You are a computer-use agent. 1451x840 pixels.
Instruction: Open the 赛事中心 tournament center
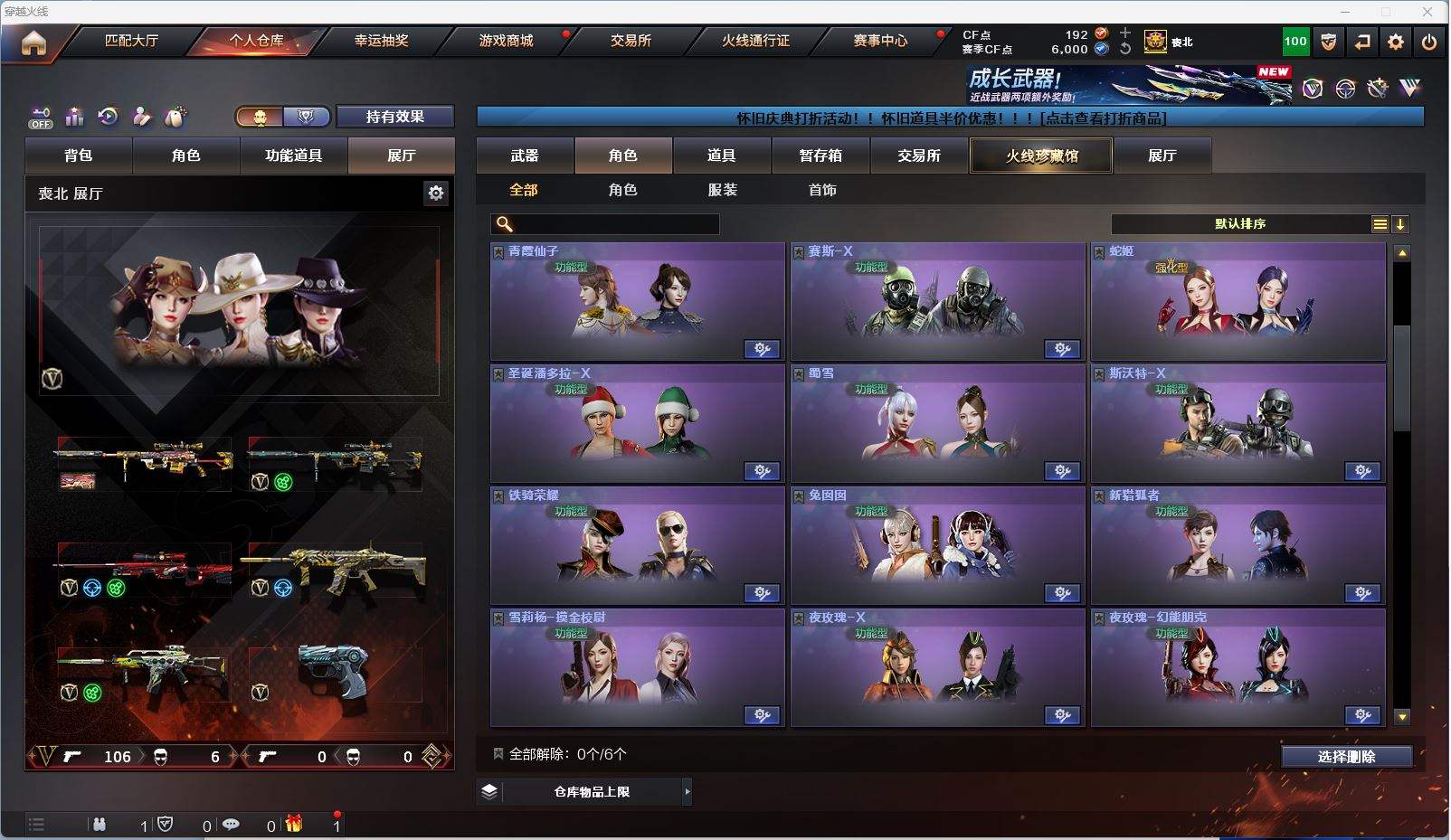tap(880, 41)
